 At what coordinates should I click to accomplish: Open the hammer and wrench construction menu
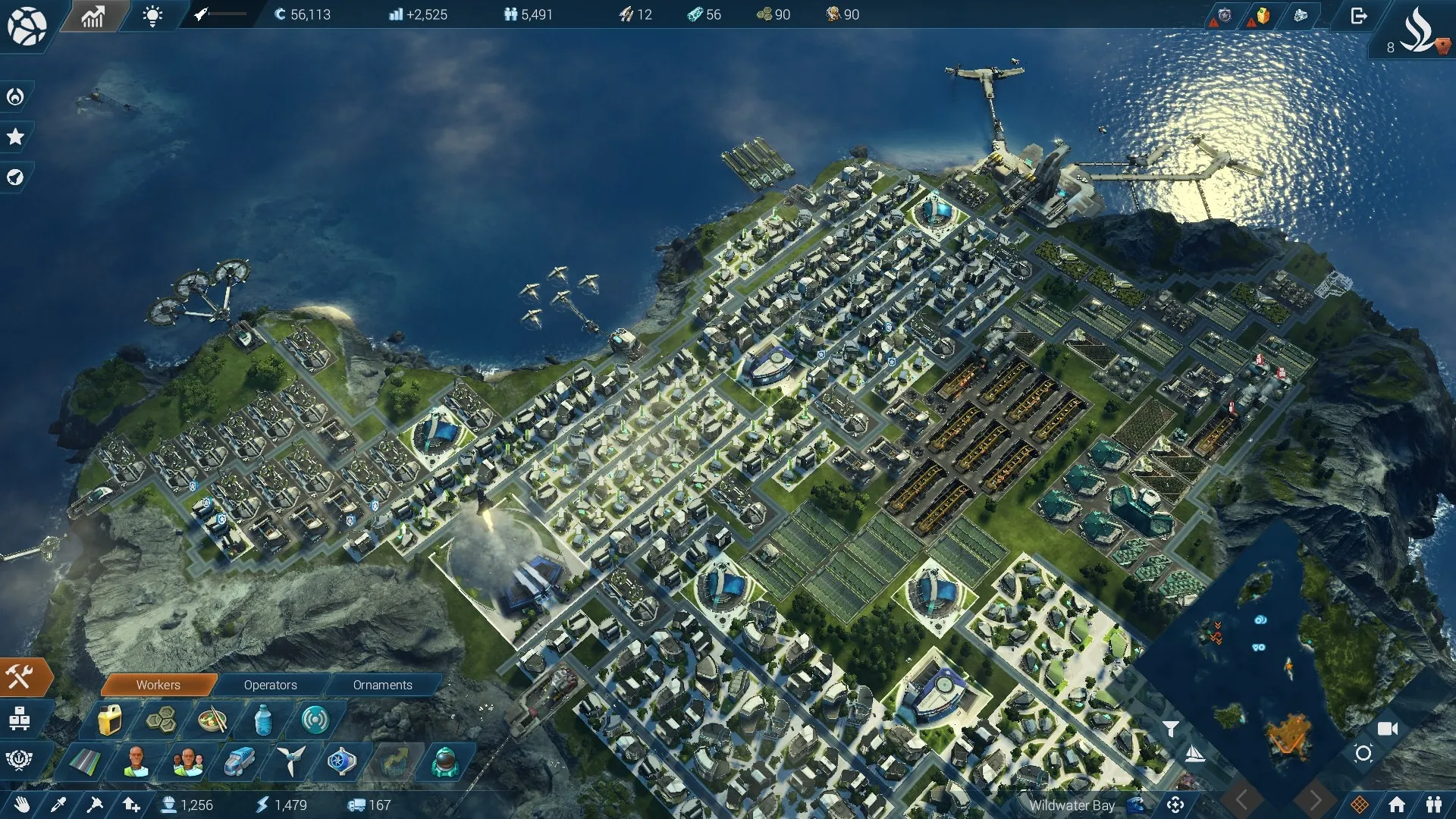(x=20, y=676)
